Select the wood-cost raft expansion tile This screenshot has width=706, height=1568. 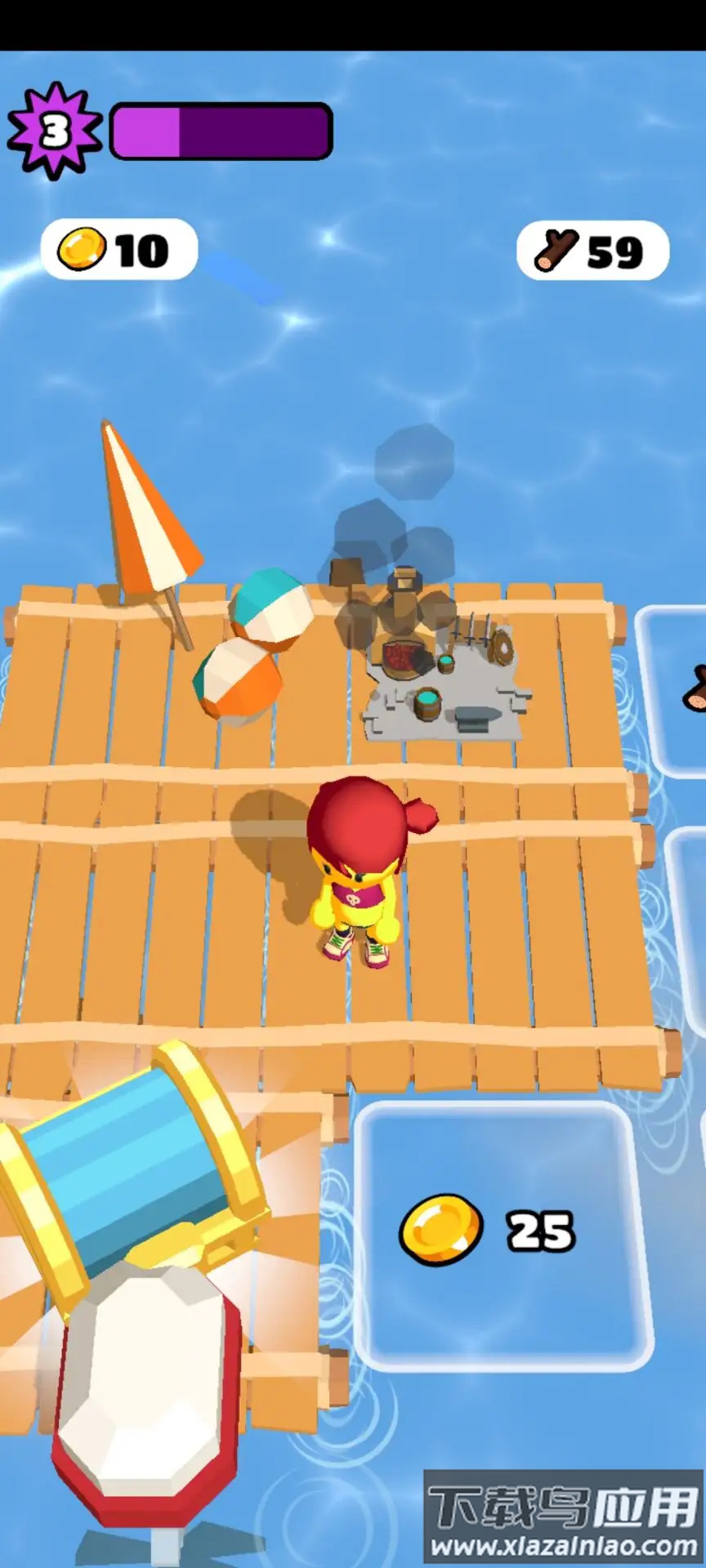[673, 690]
